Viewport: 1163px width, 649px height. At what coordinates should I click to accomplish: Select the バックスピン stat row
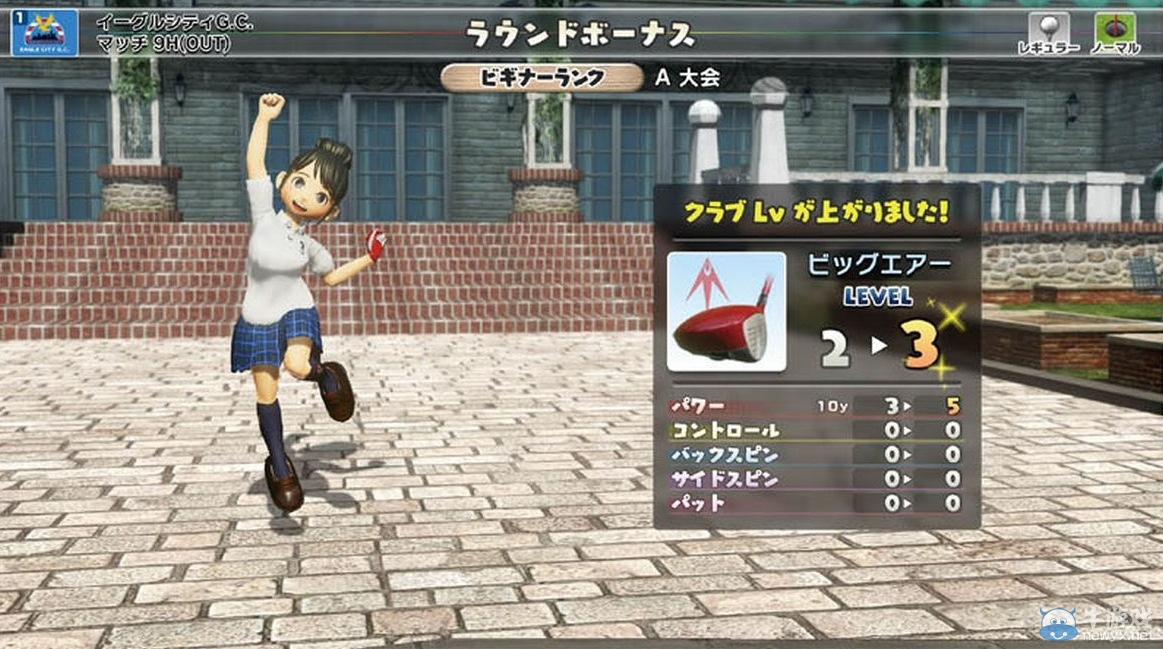click(814, 455)
